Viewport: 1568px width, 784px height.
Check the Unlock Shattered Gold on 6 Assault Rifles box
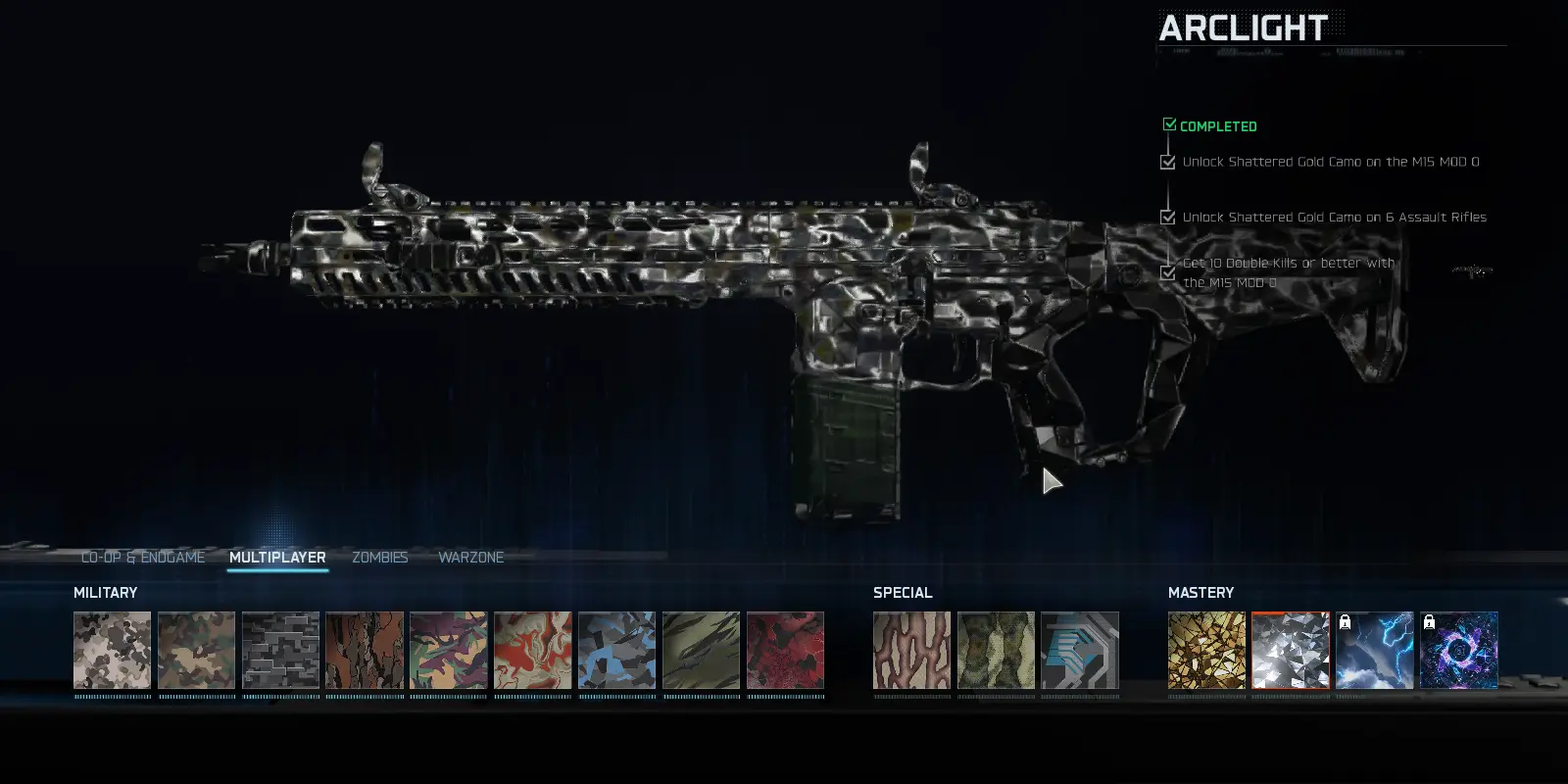1167,217
